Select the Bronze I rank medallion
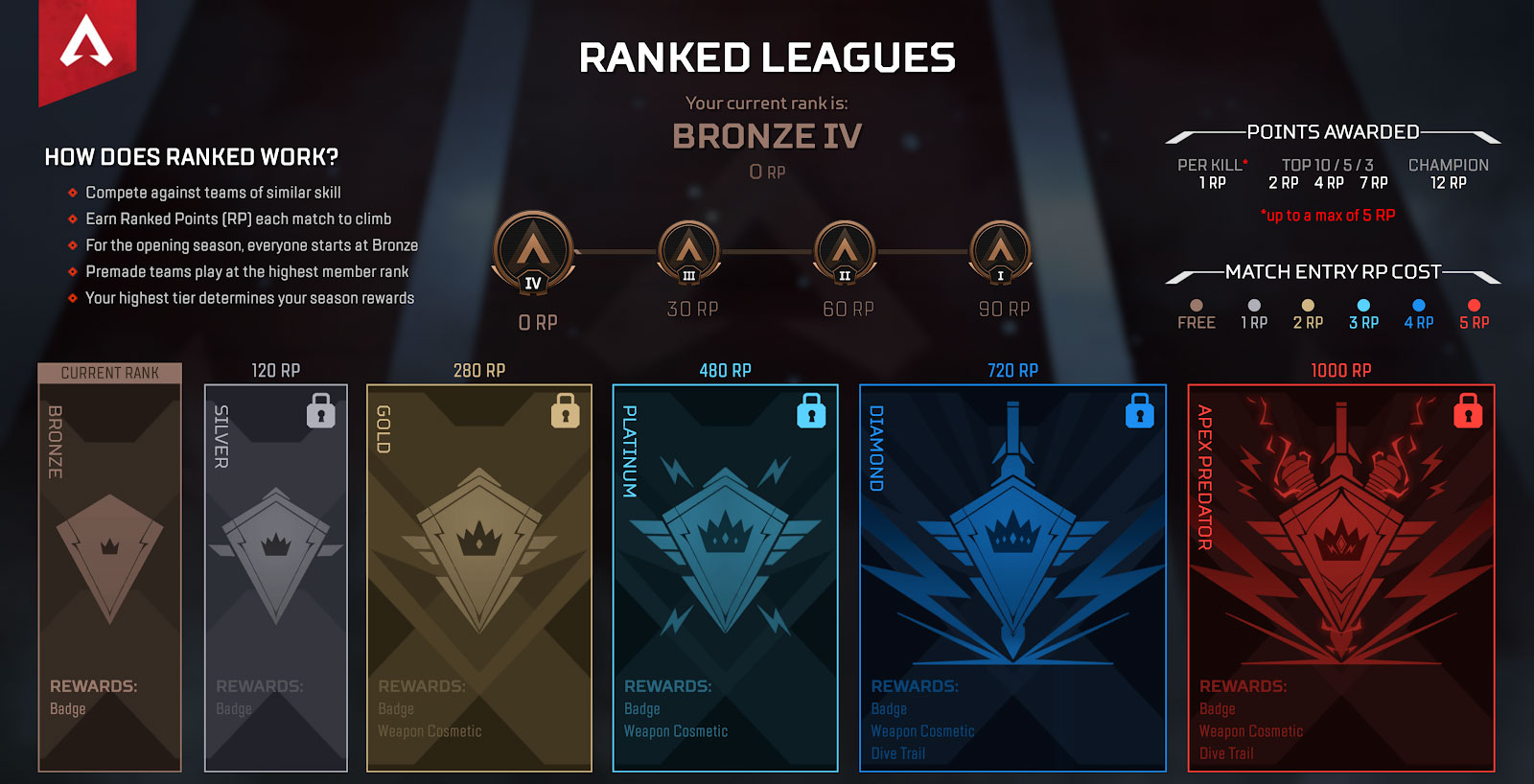1534x784 pixels. tap(1001, 251)
